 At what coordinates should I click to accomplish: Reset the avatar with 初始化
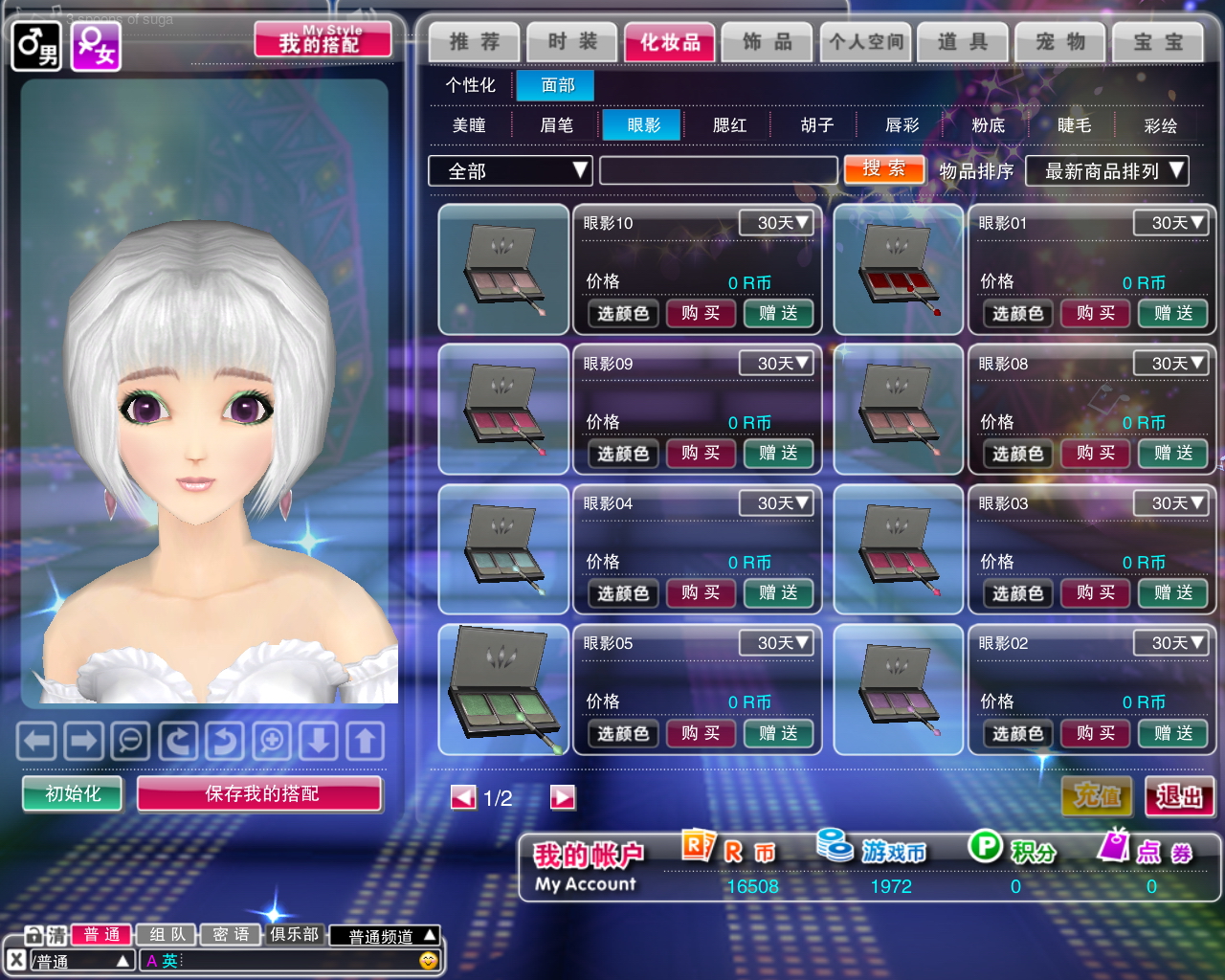pos(73,793)
